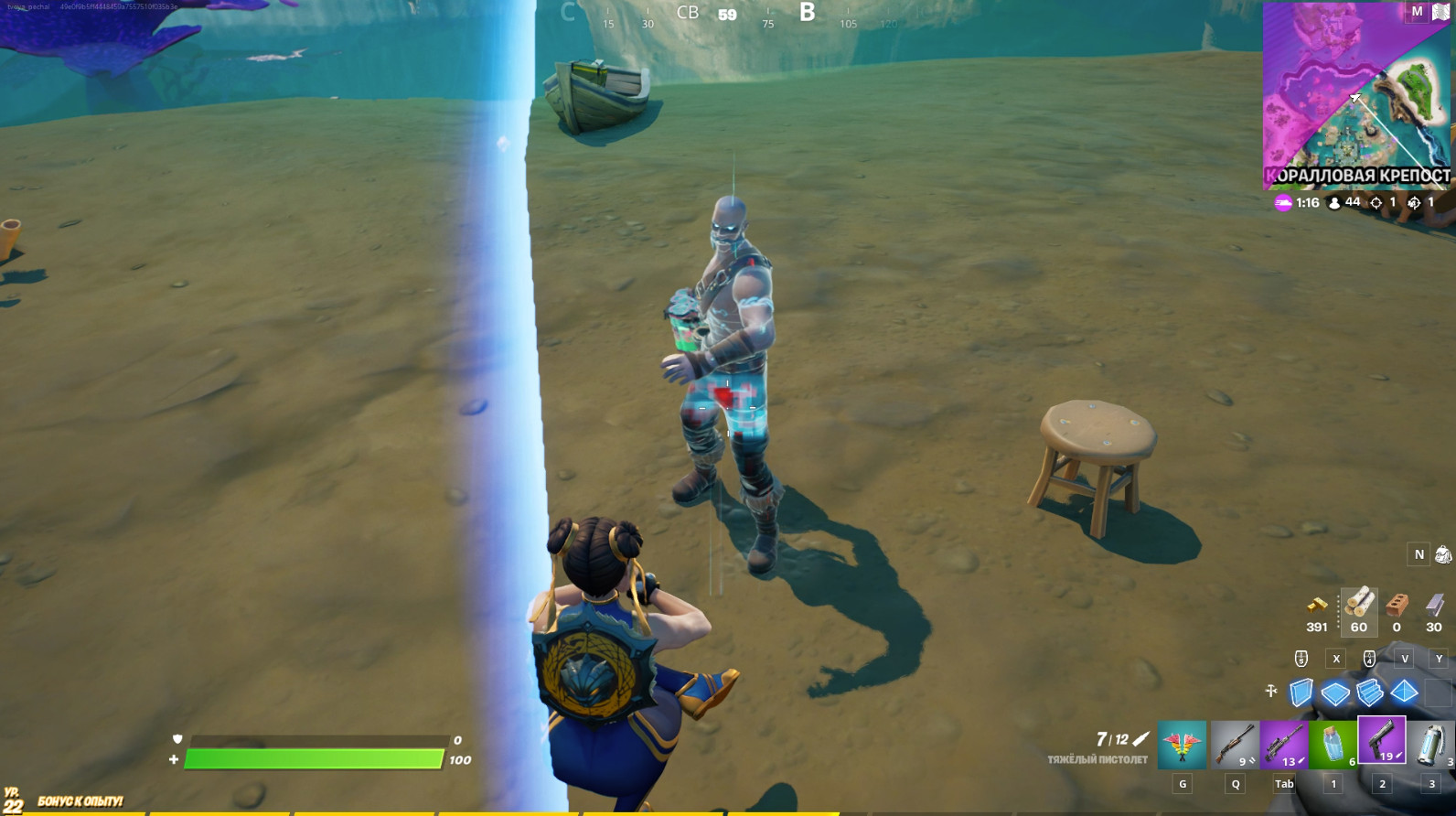Select the watermelon pickaxe slot
This screenshot has height=816, width=1456.
[1182, 745]
